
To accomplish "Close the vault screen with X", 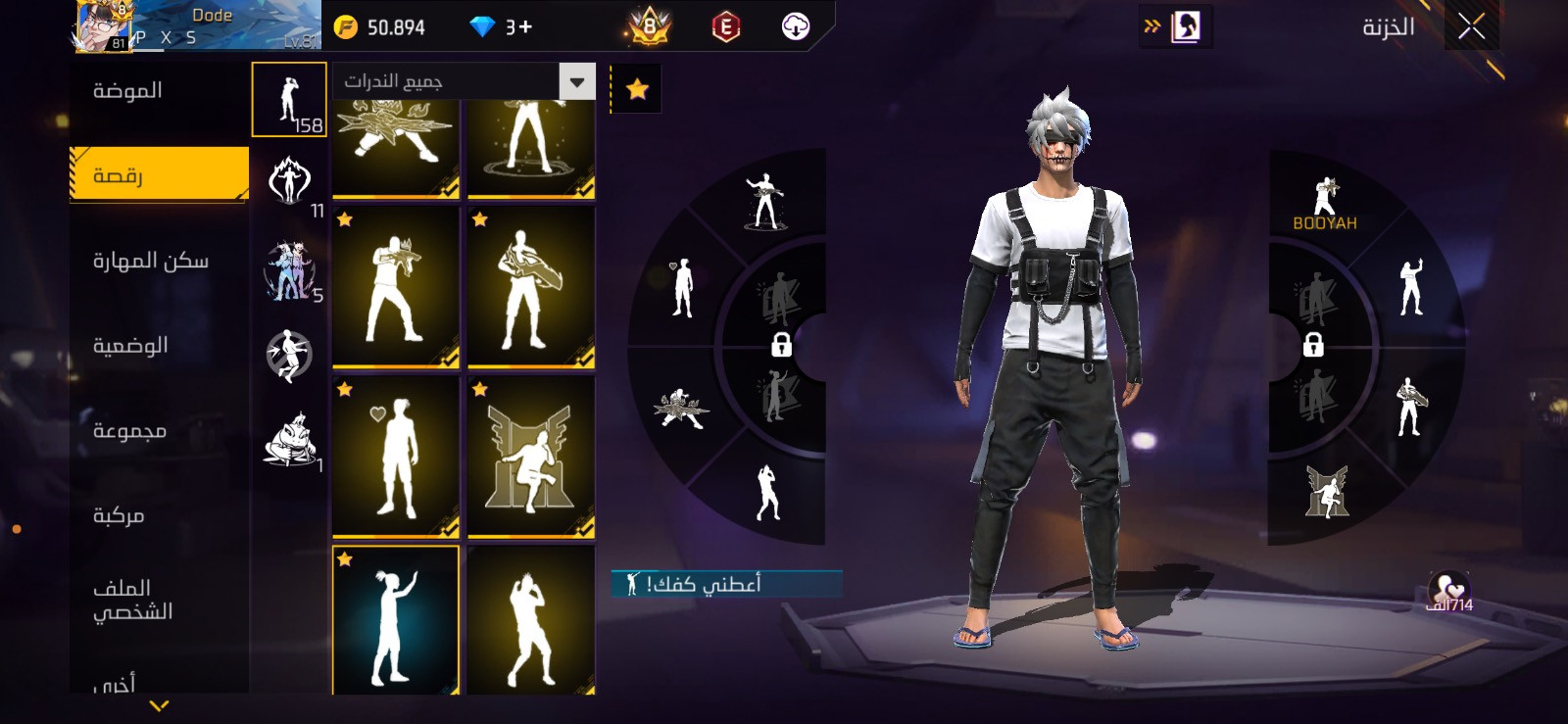I will 1471,26.
